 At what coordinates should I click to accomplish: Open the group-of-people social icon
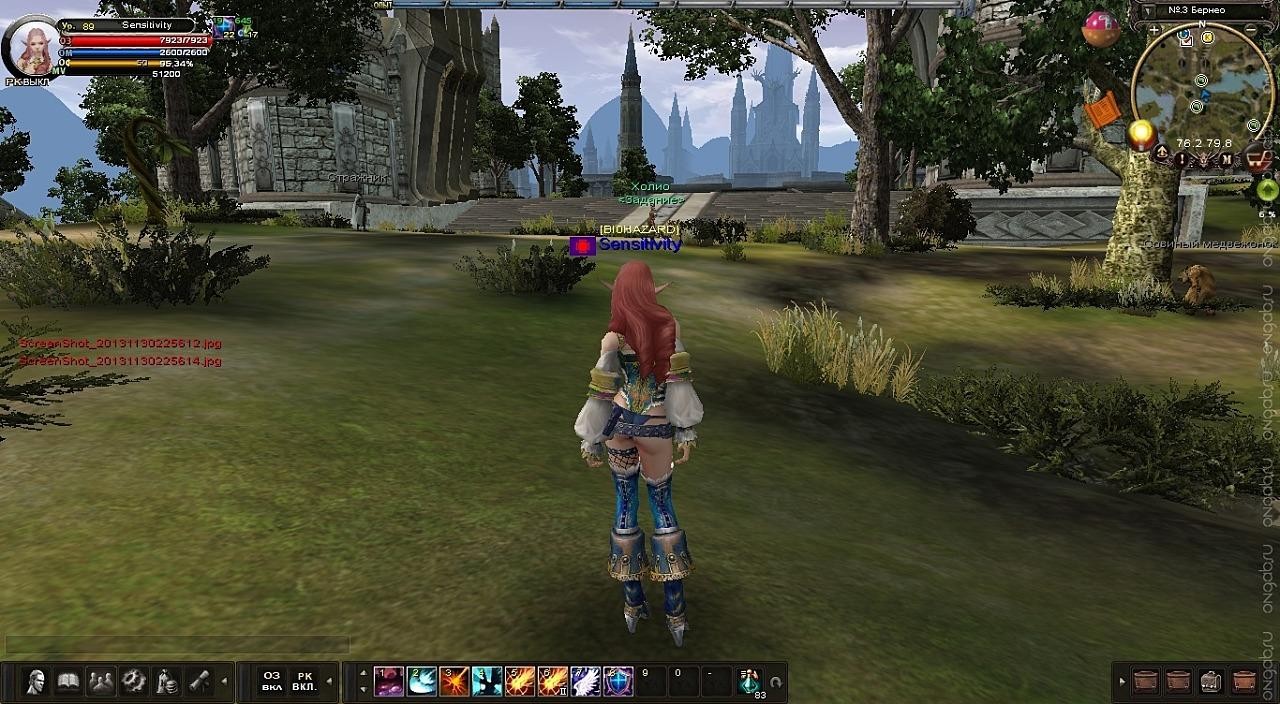coord(101,681)
